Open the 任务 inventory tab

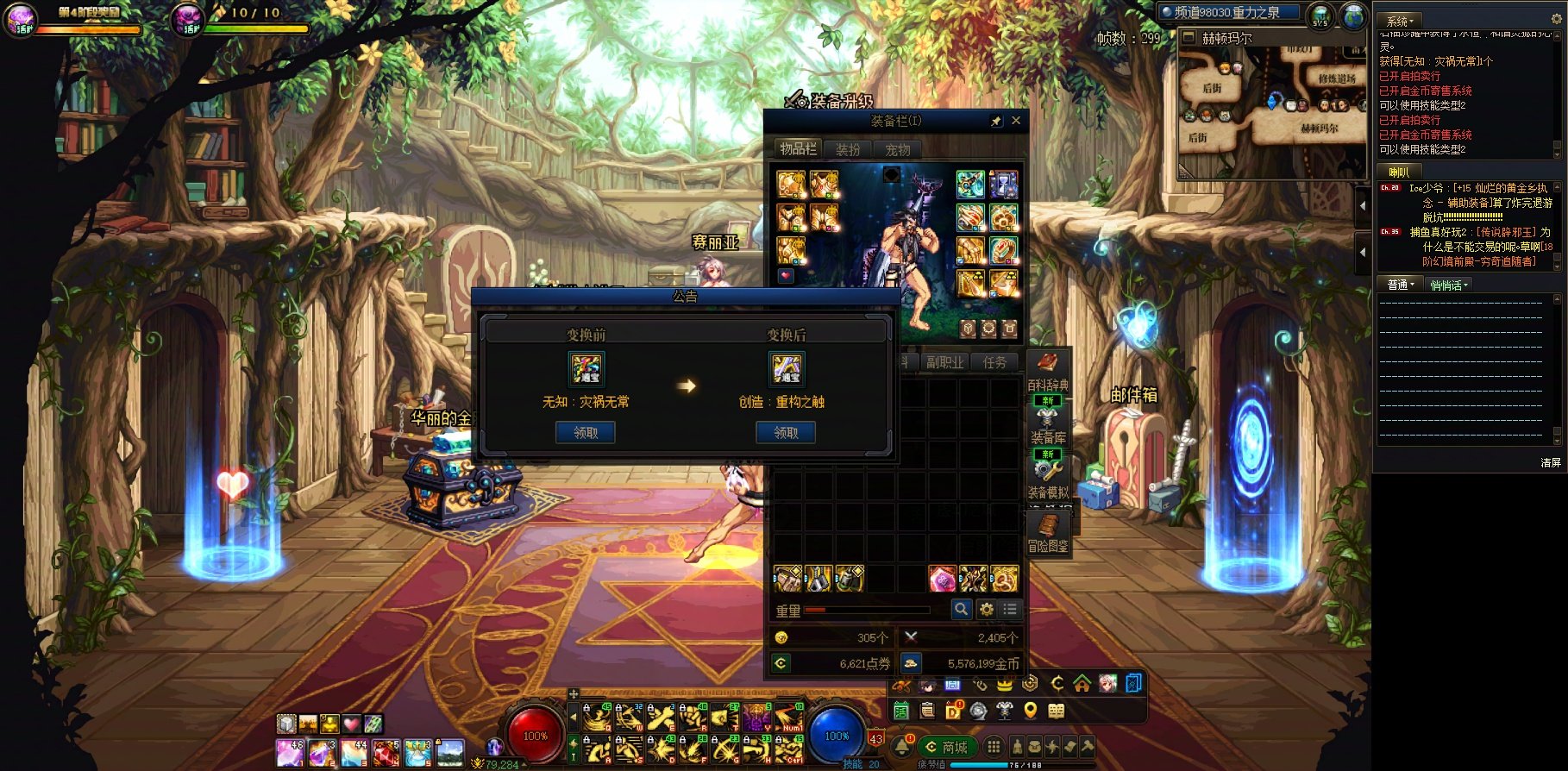pyautogui.click(x=994, y=362)
